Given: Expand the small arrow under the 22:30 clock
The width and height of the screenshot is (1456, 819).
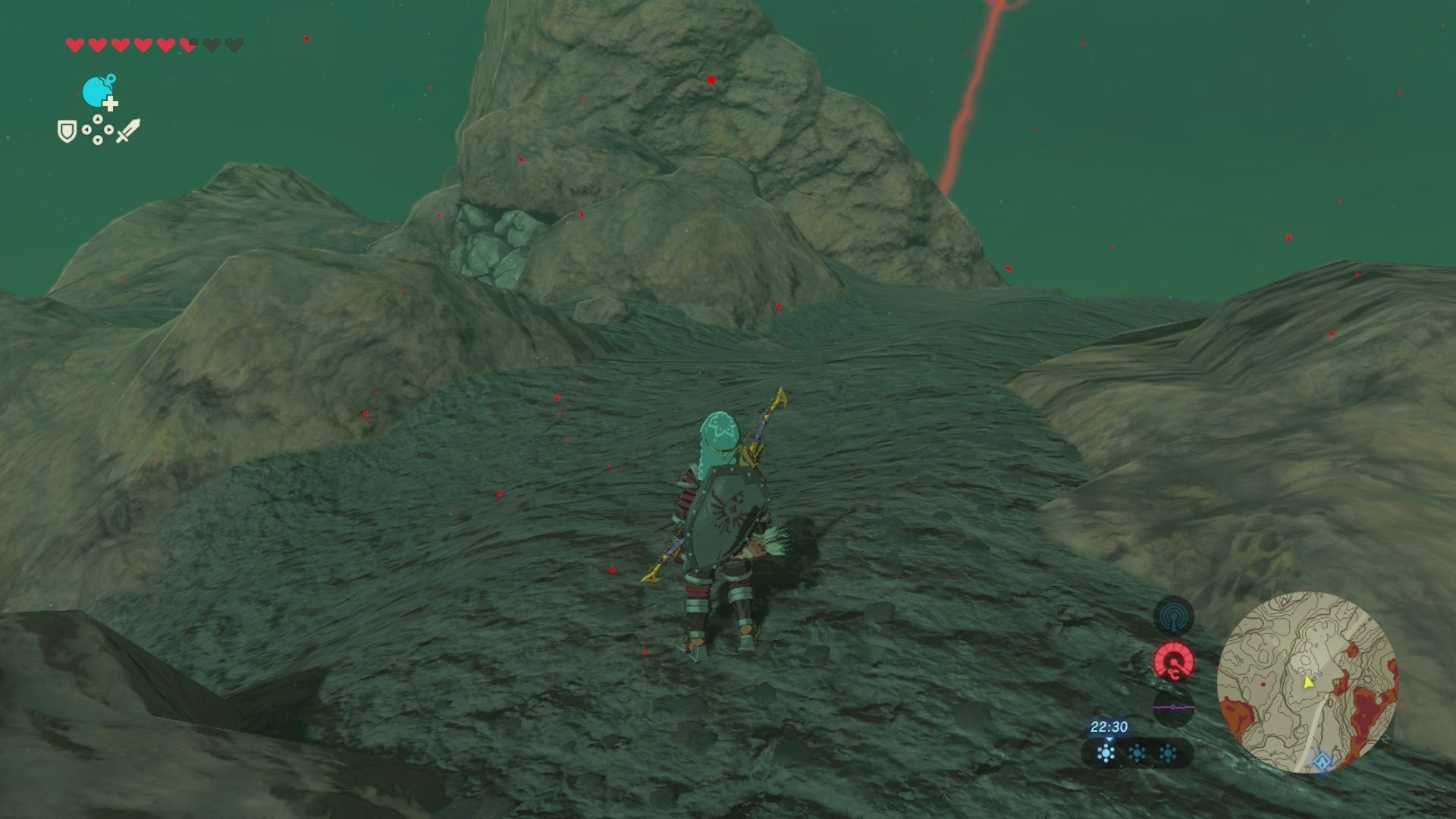Looking at the screenshot, I should [x=1109, y=739].
